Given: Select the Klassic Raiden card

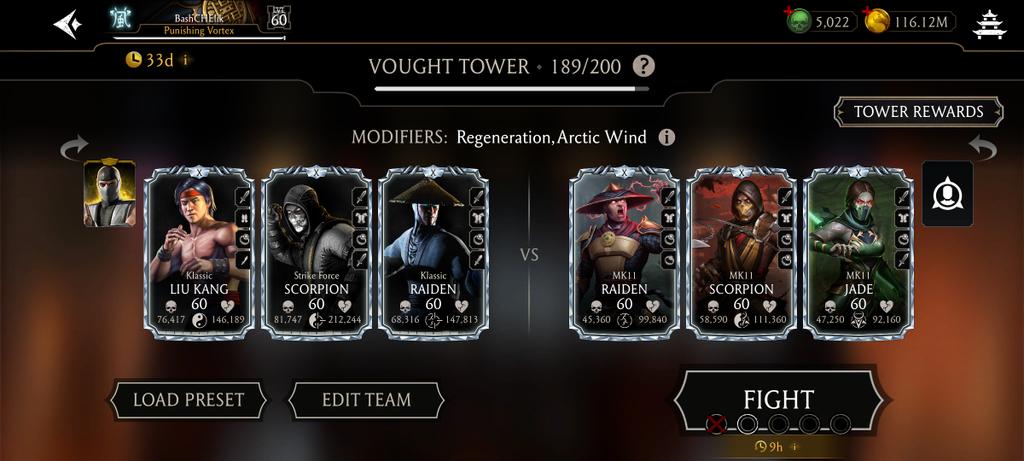Looking at the screenshot, I should [433, 254].
